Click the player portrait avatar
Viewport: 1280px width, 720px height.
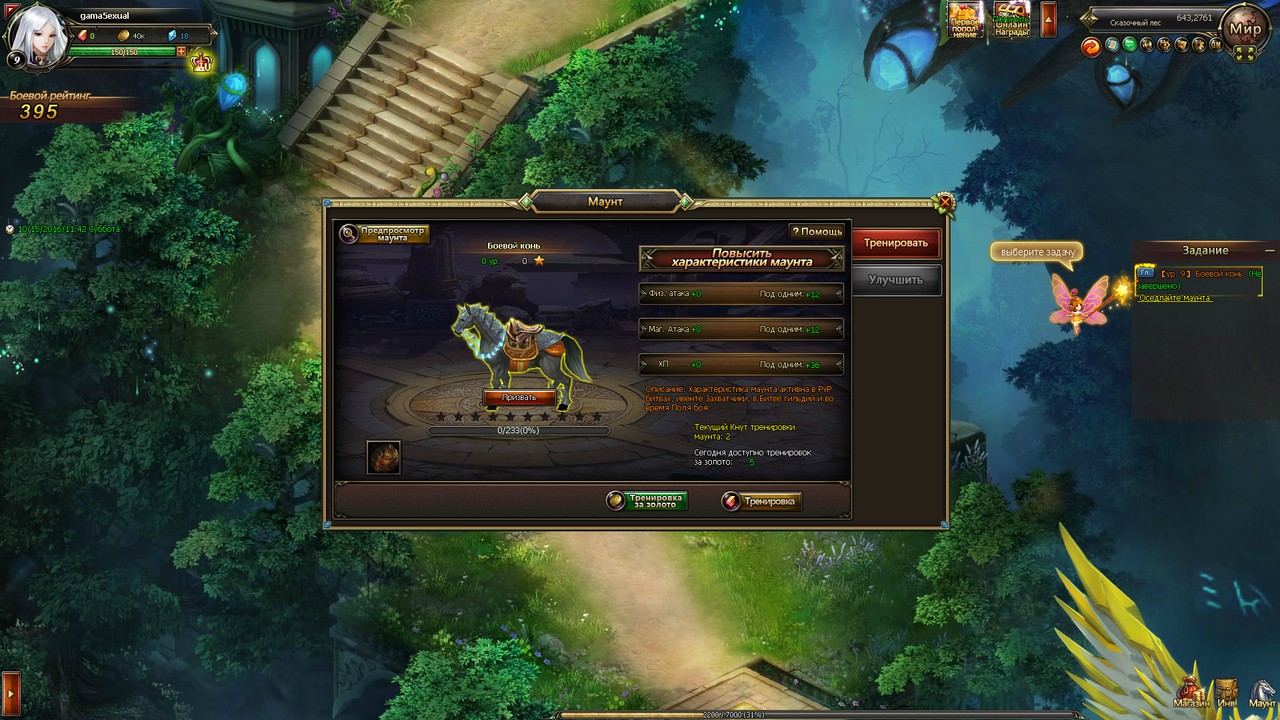click(x=38, y=35)
